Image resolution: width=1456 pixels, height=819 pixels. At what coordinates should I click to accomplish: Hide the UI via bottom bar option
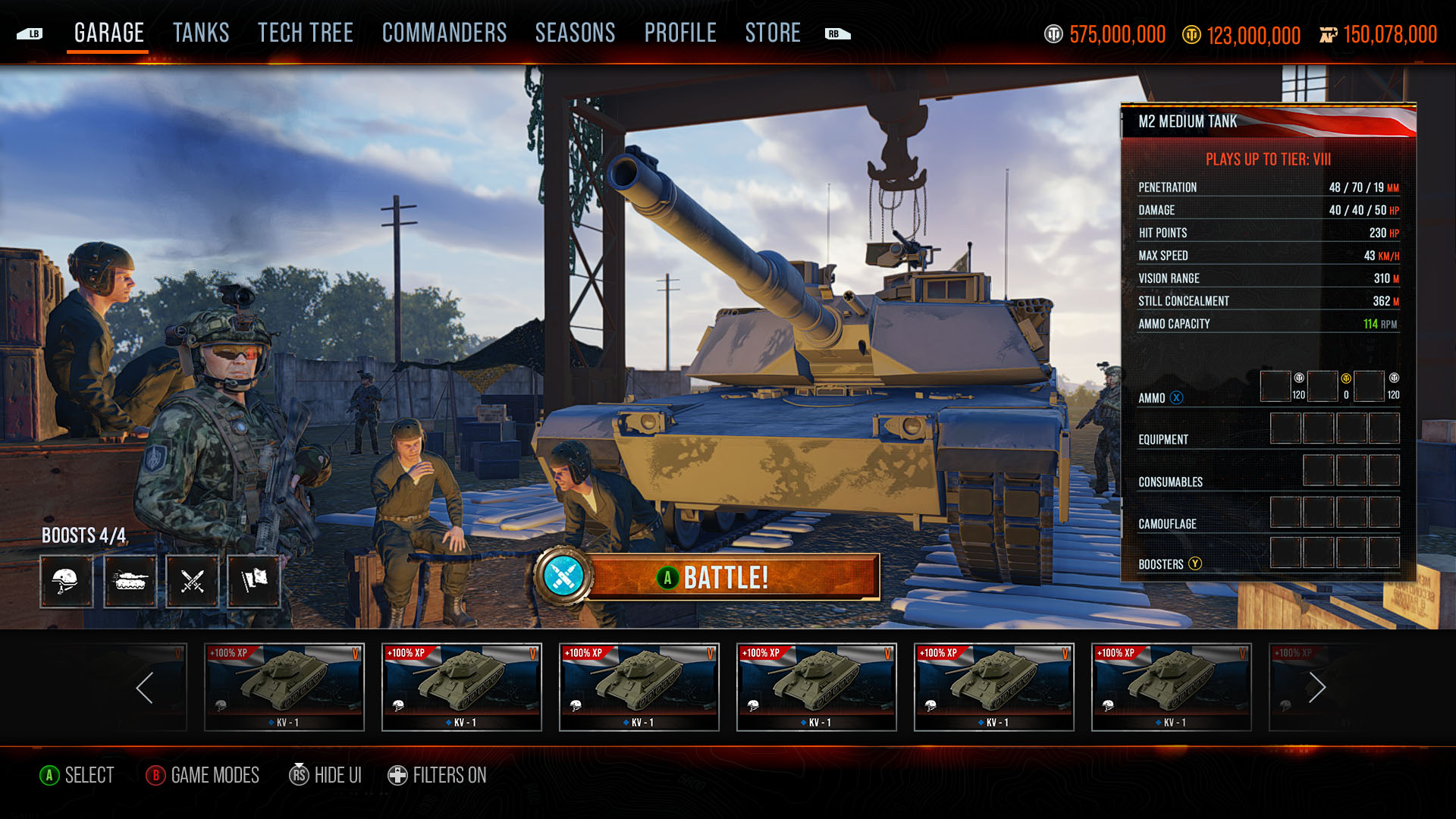click(325, 775)
